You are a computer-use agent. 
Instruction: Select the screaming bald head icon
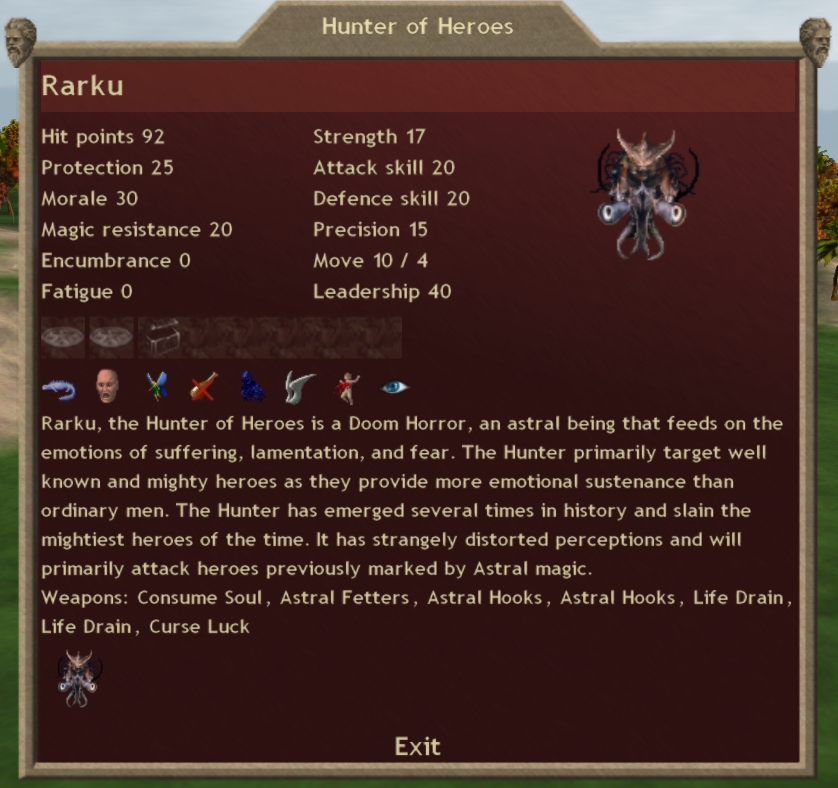pos(107,386)
